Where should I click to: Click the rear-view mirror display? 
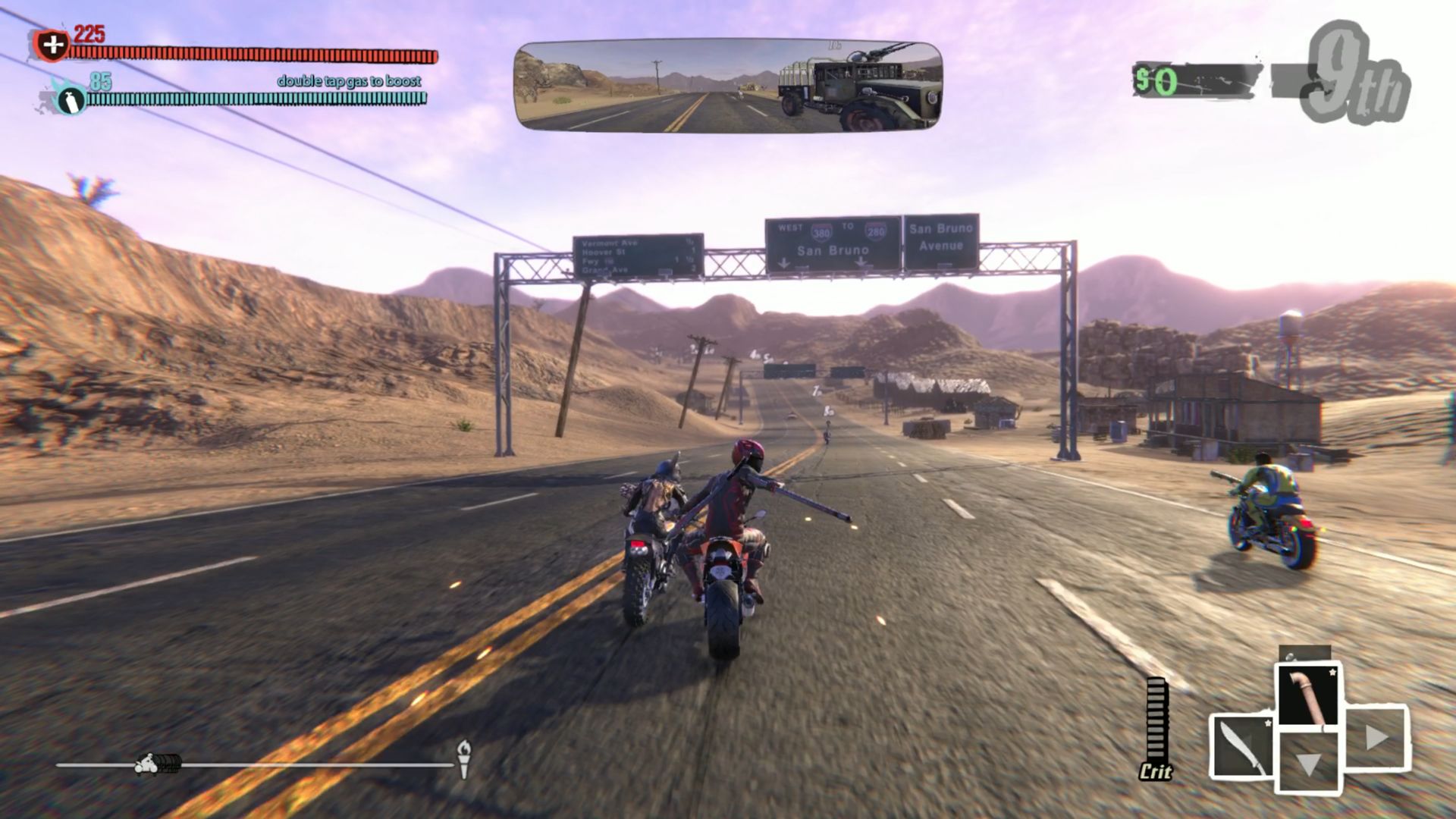(728, 86)
